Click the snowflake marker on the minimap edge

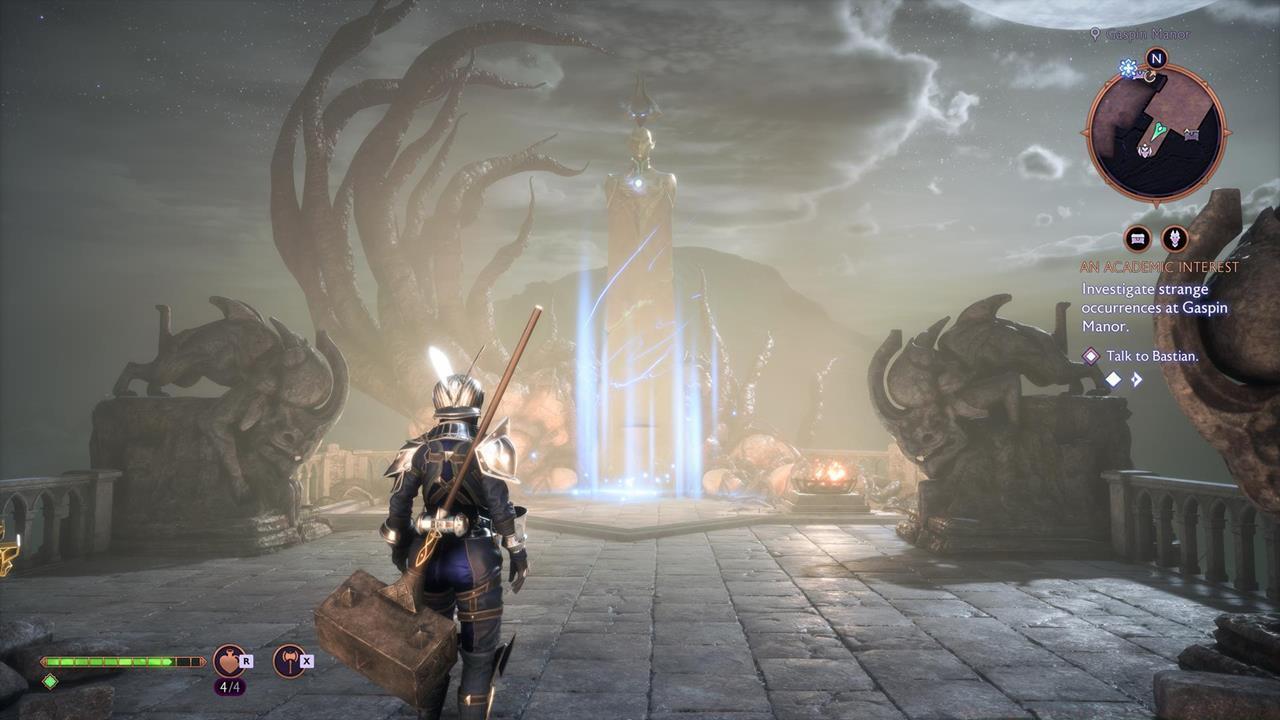coord(1128,68)
